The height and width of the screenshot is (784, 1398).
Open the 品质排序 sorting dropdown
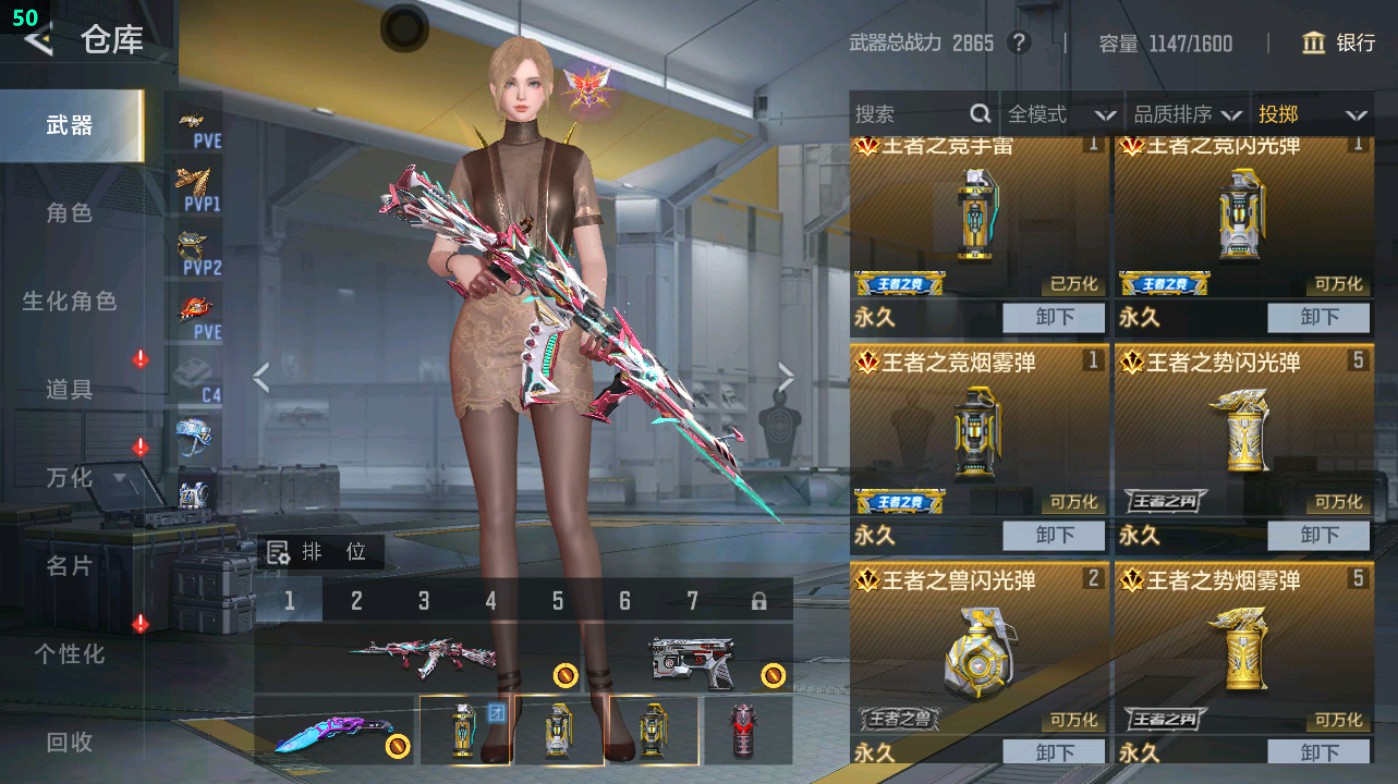1185,114
